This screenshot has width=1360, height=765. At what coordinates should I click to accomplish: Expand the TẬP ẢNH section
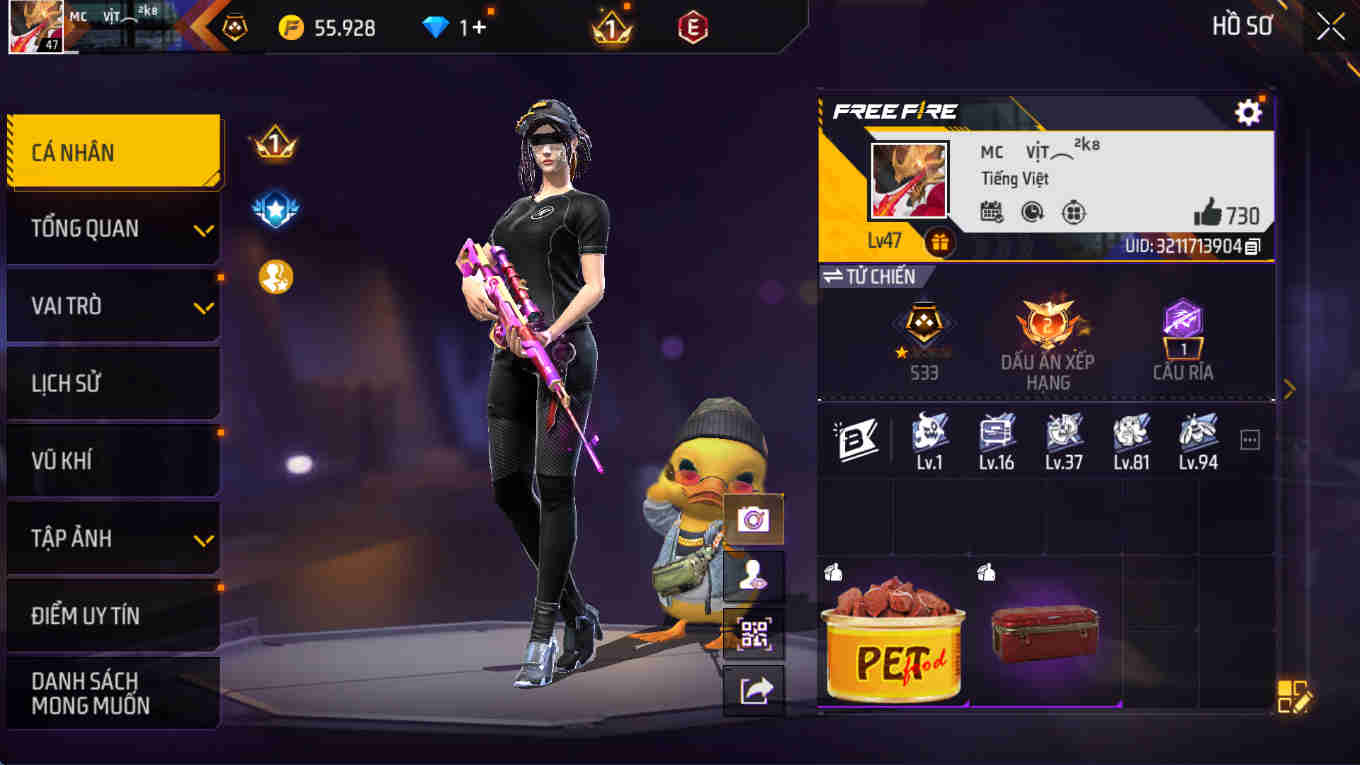[108, 537]
